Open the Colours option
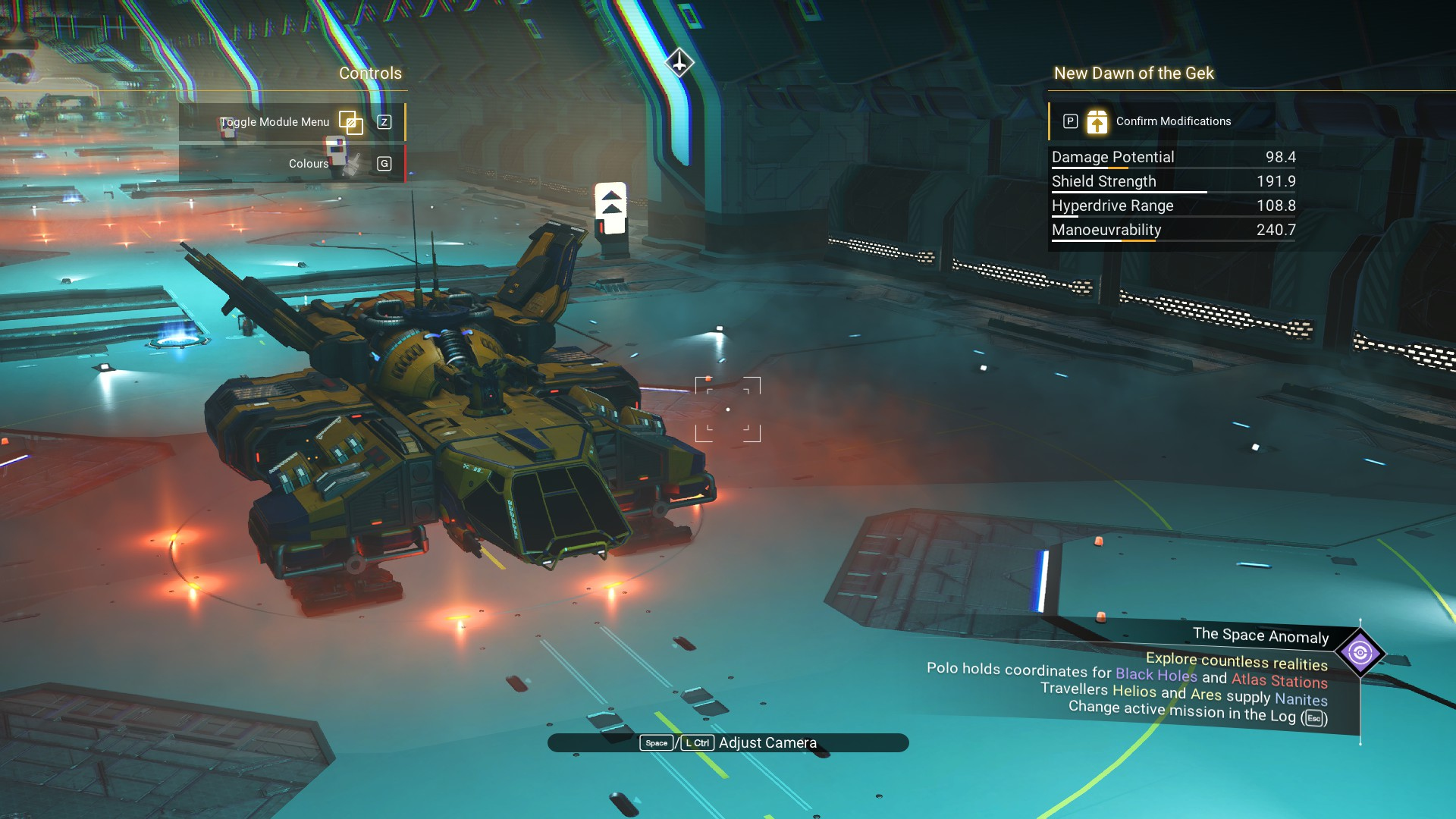Viewport: 1456px width, 819px height. (x=309, y=164)
